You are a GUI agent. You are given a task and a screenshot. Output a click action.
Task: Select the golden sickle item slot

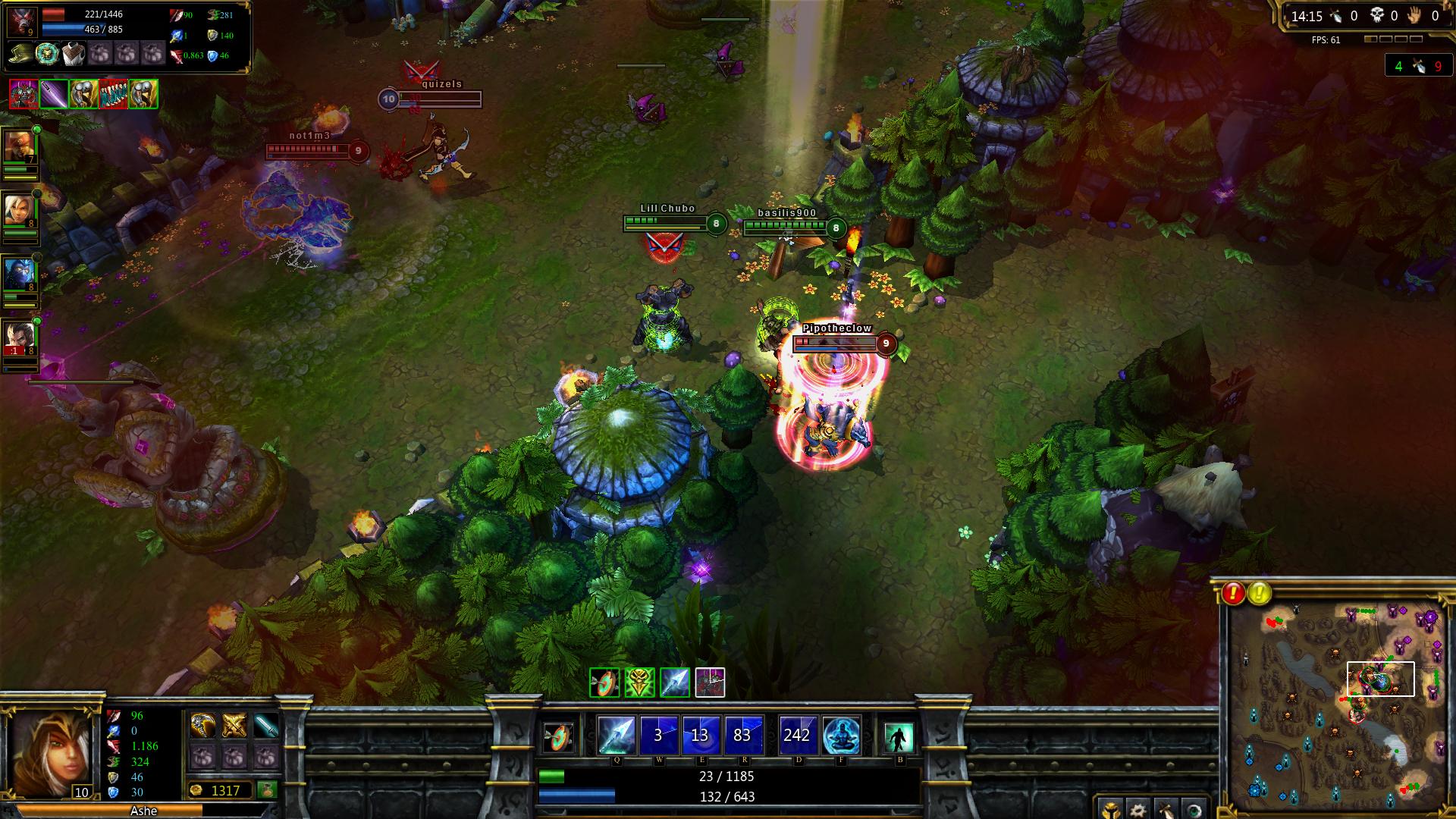[202, 726]
